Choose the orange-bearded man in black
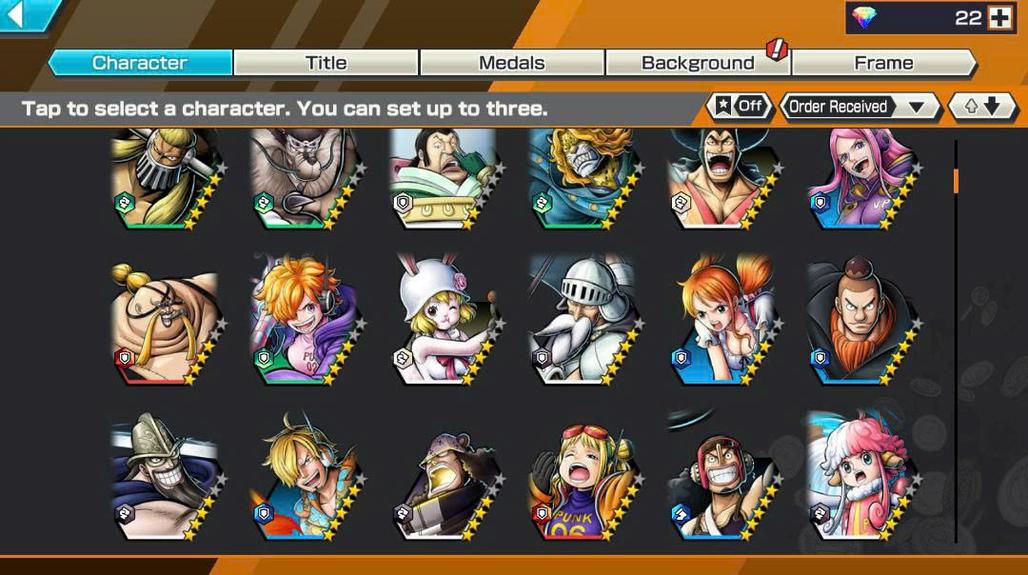The width and height of the screenshot is (1028, 575). pyautogui.click(x=861, y=318)
